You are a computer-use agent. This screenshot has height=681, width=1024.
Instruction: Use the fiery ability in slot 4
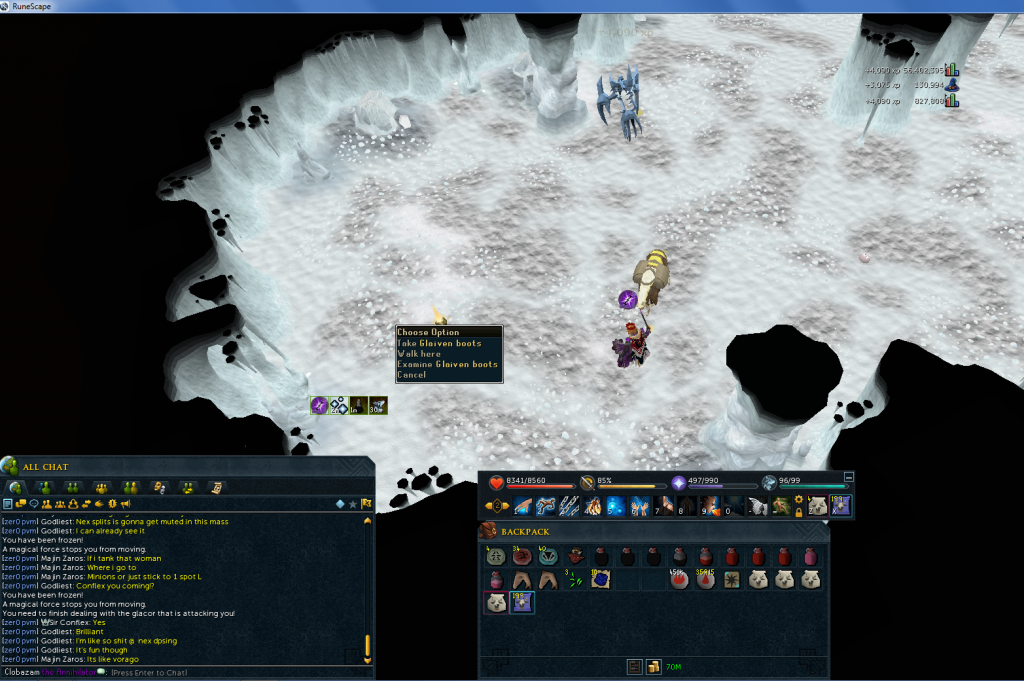click(592, 506)
